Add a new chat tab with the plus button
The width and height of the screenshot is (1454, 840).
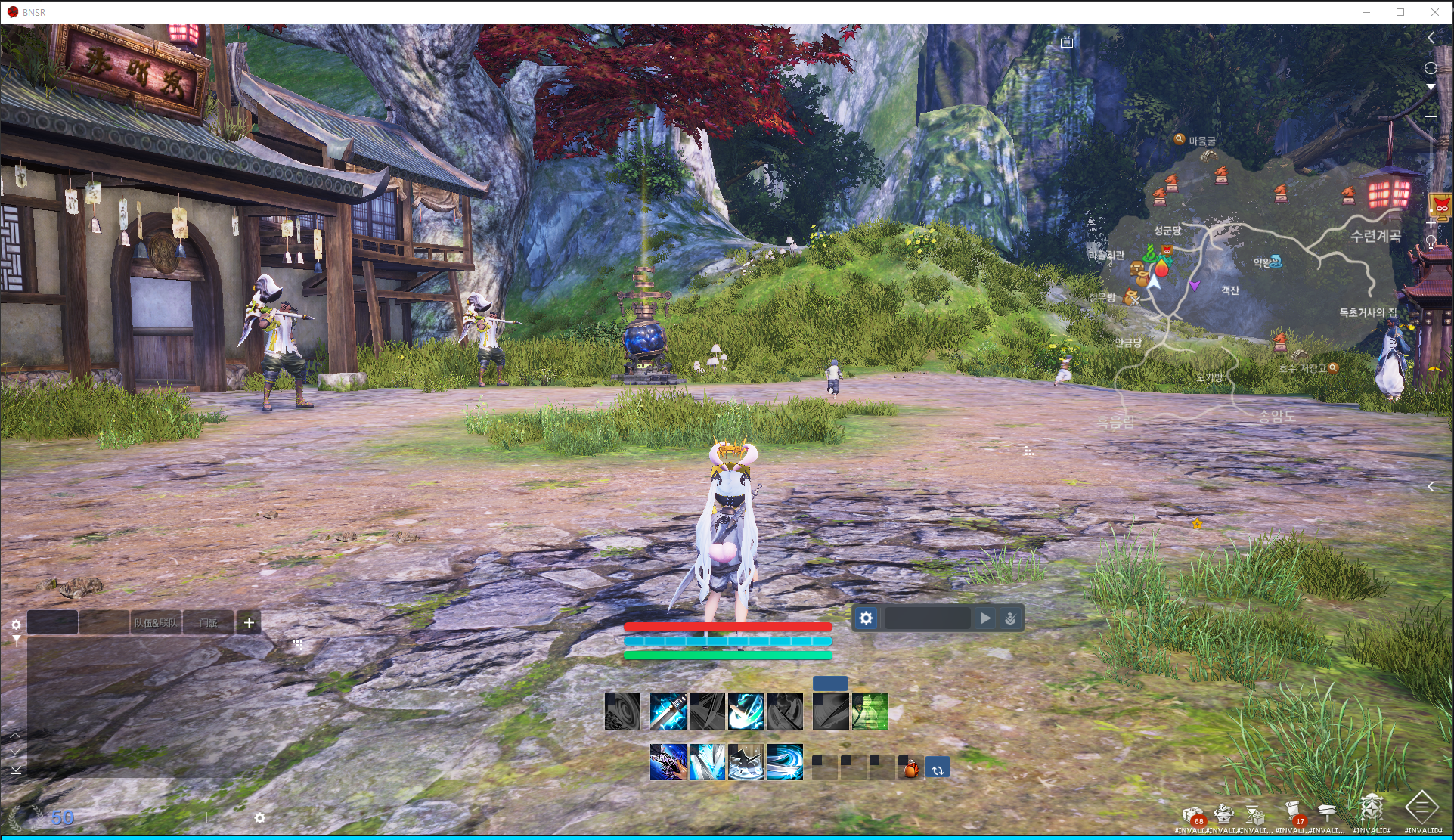point(249,622)
